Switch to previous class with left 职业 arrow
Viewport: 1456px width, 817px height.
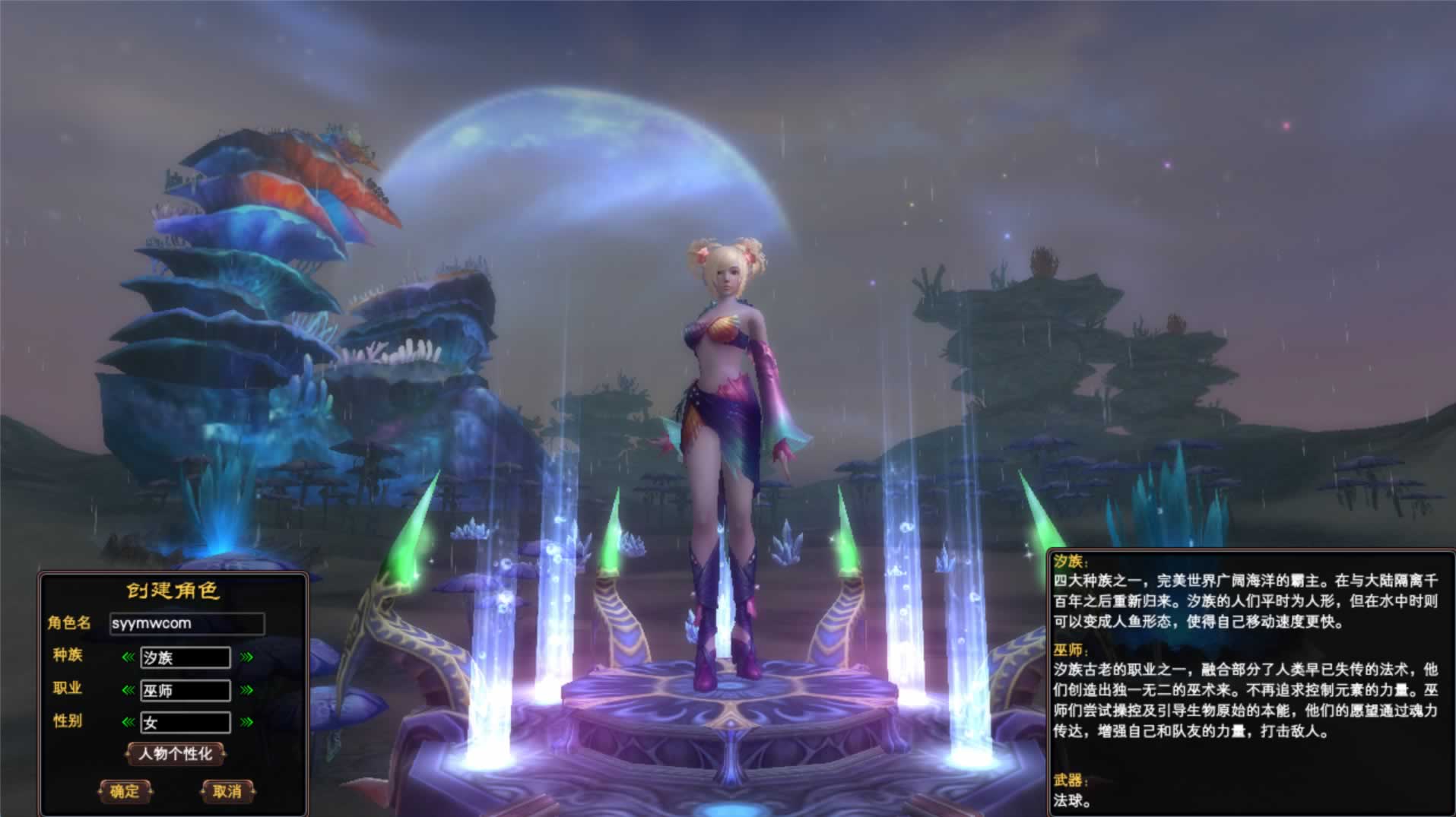click(x=128, y=690)
